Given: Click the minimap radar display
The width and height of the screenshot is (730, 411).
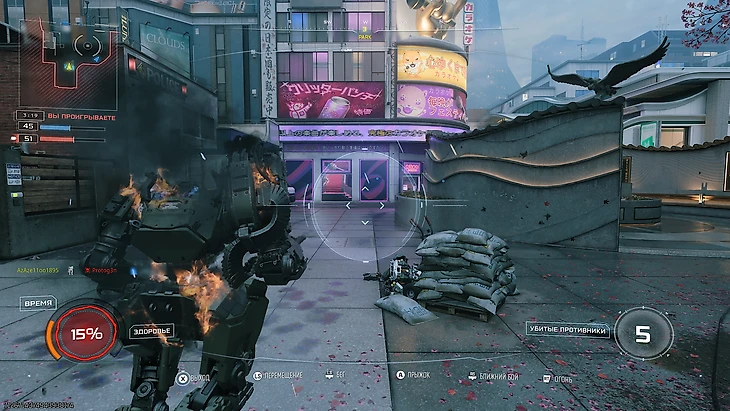Looking at the screenshot, I should 68,60.
